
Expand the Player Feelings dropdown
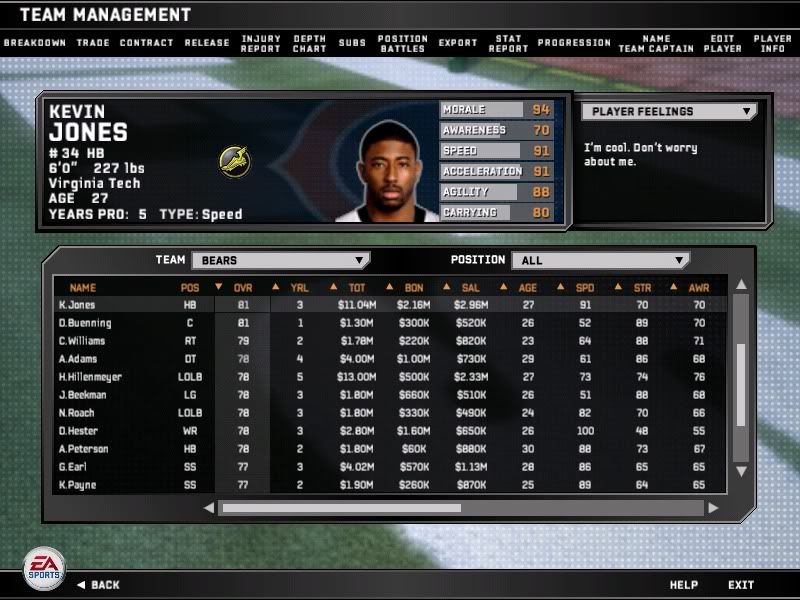pyautogui.click(x=669, y=112)
